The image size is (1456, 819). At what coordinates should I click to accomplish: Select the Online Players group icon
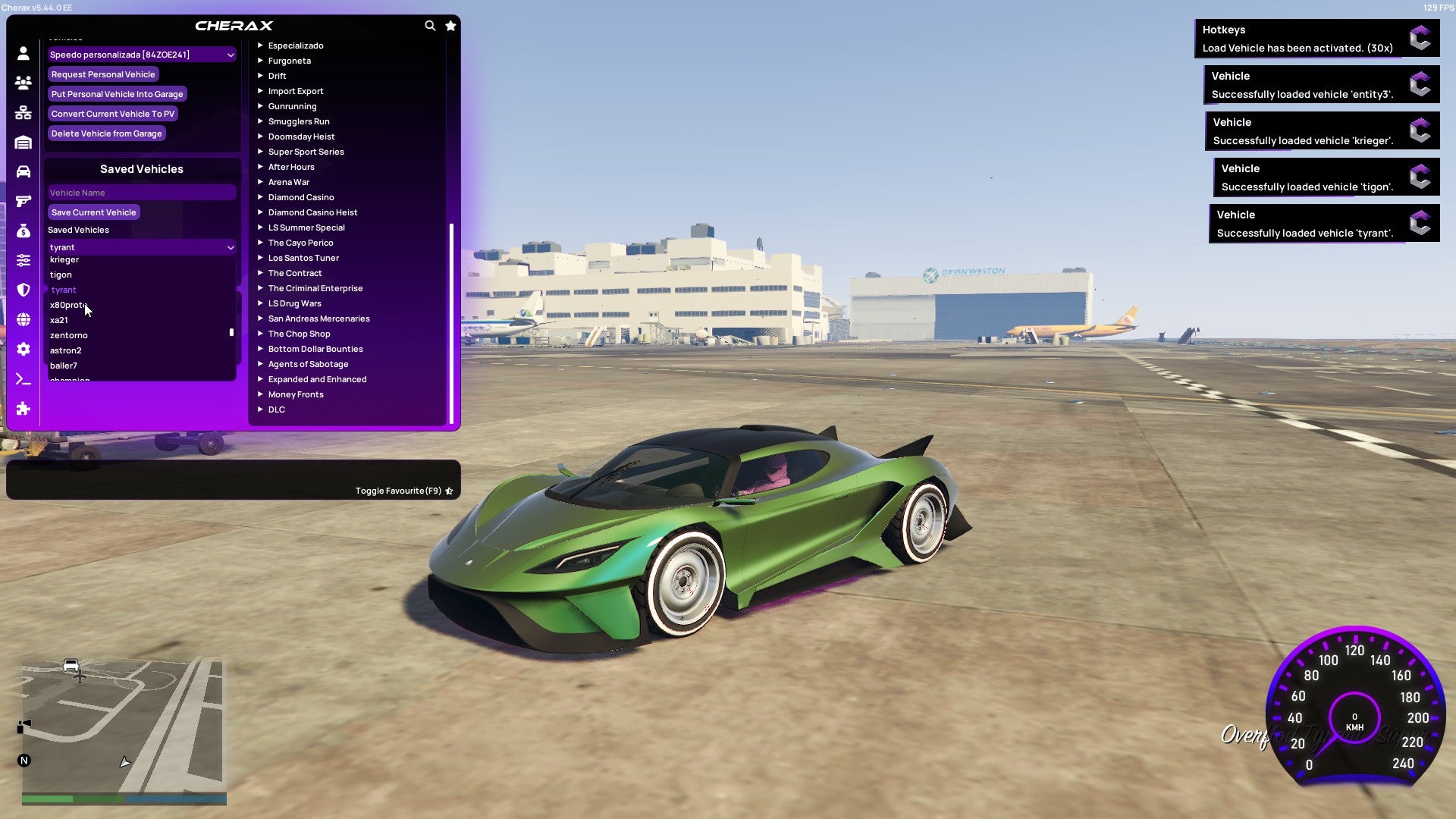pos(23,82)
